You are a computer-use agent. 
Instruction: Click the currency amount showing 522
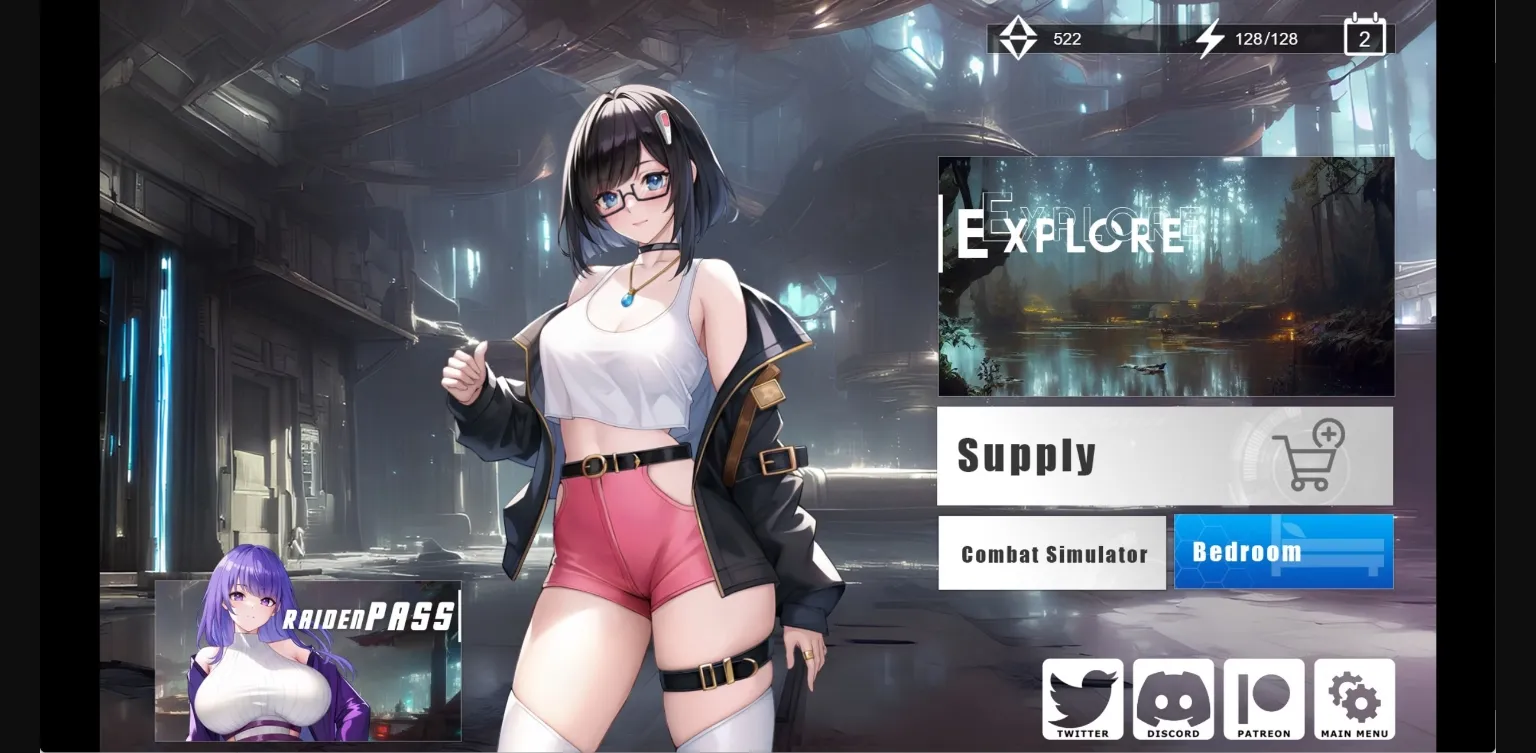1067,39
